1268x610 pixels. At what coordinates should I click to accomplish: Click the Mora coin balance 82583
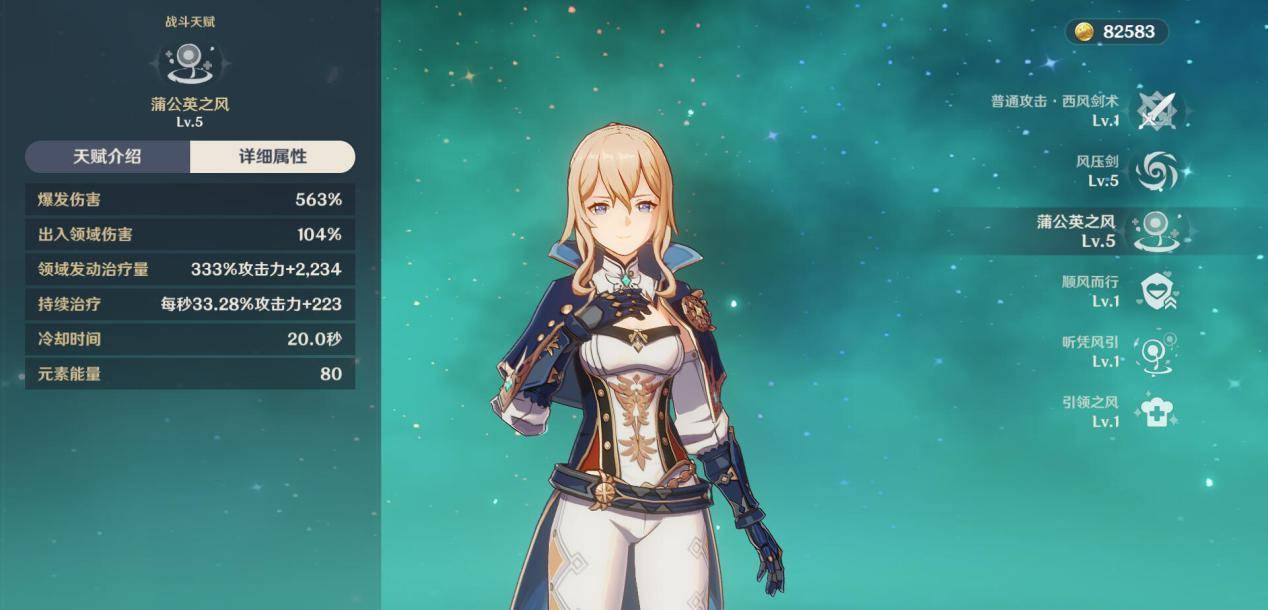pos(1116,32)
